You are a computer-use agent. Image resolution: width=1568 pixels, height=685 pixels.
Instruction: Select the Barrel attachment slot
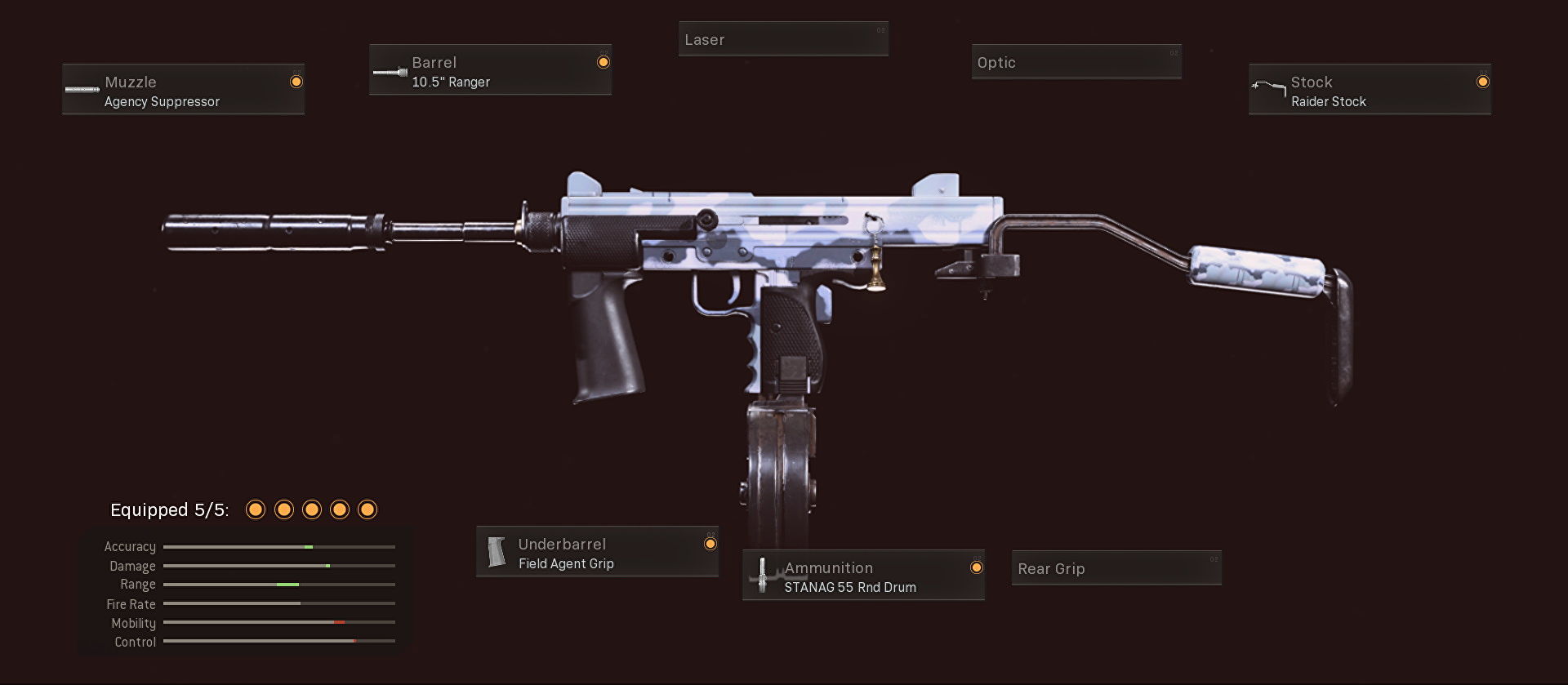pos(490,70)
